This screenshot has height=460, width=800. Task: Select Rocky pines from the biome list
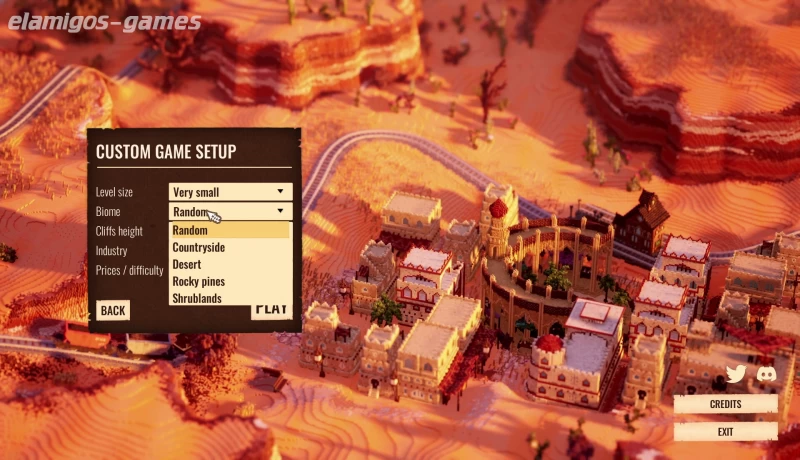tap(230, 281)
